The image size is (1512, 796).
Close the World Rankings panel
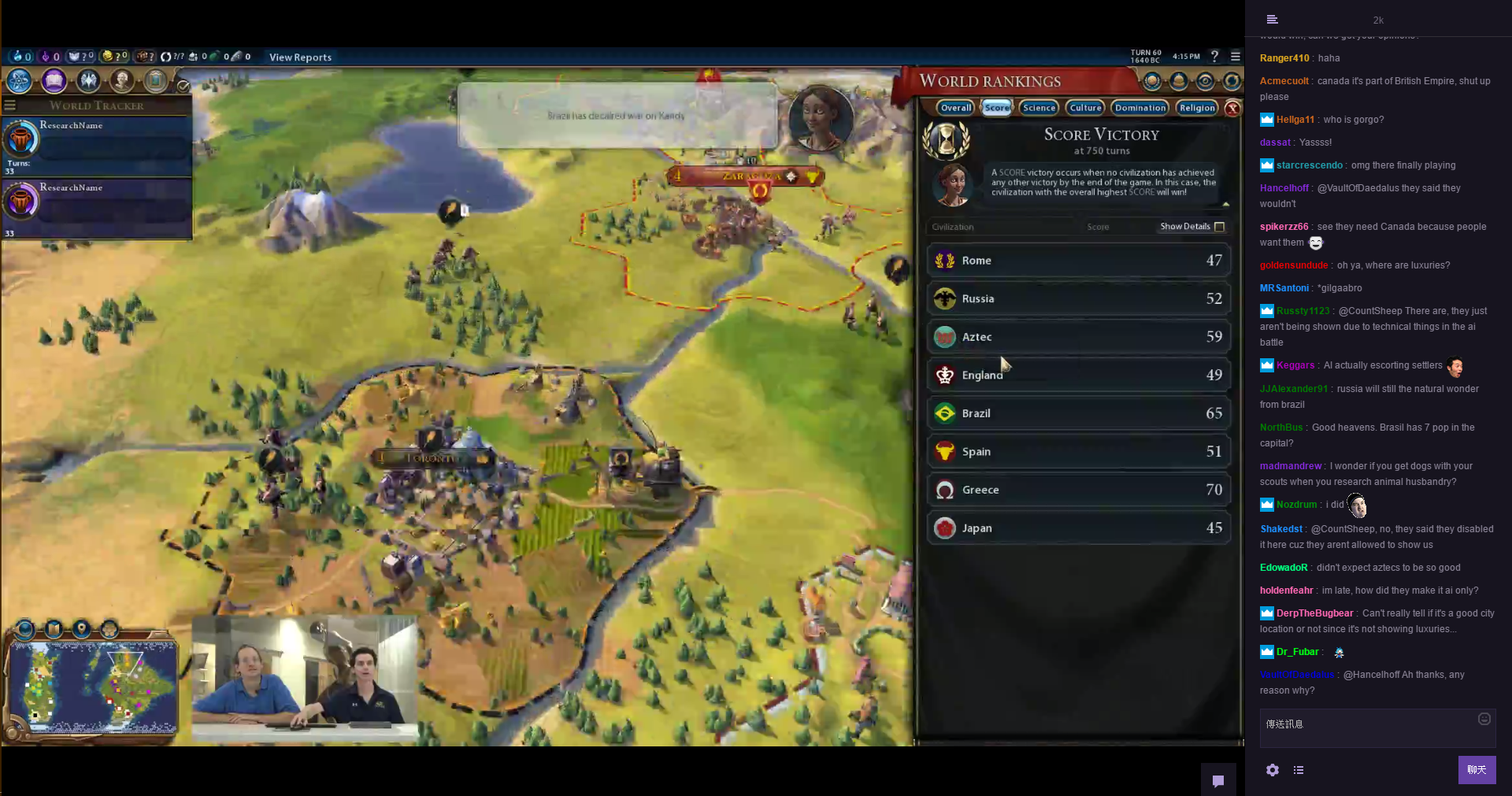tap(1233, 109)
